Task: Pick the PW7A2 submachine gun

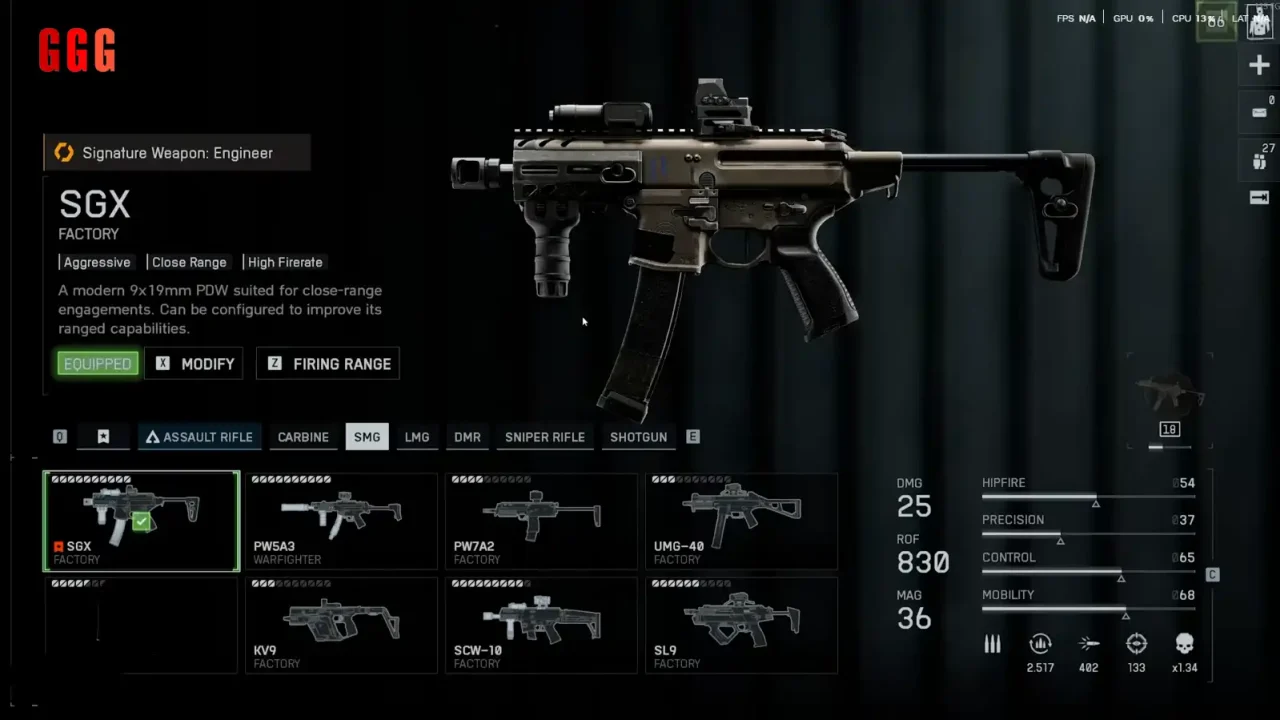Action: click(x=541, y=521)
